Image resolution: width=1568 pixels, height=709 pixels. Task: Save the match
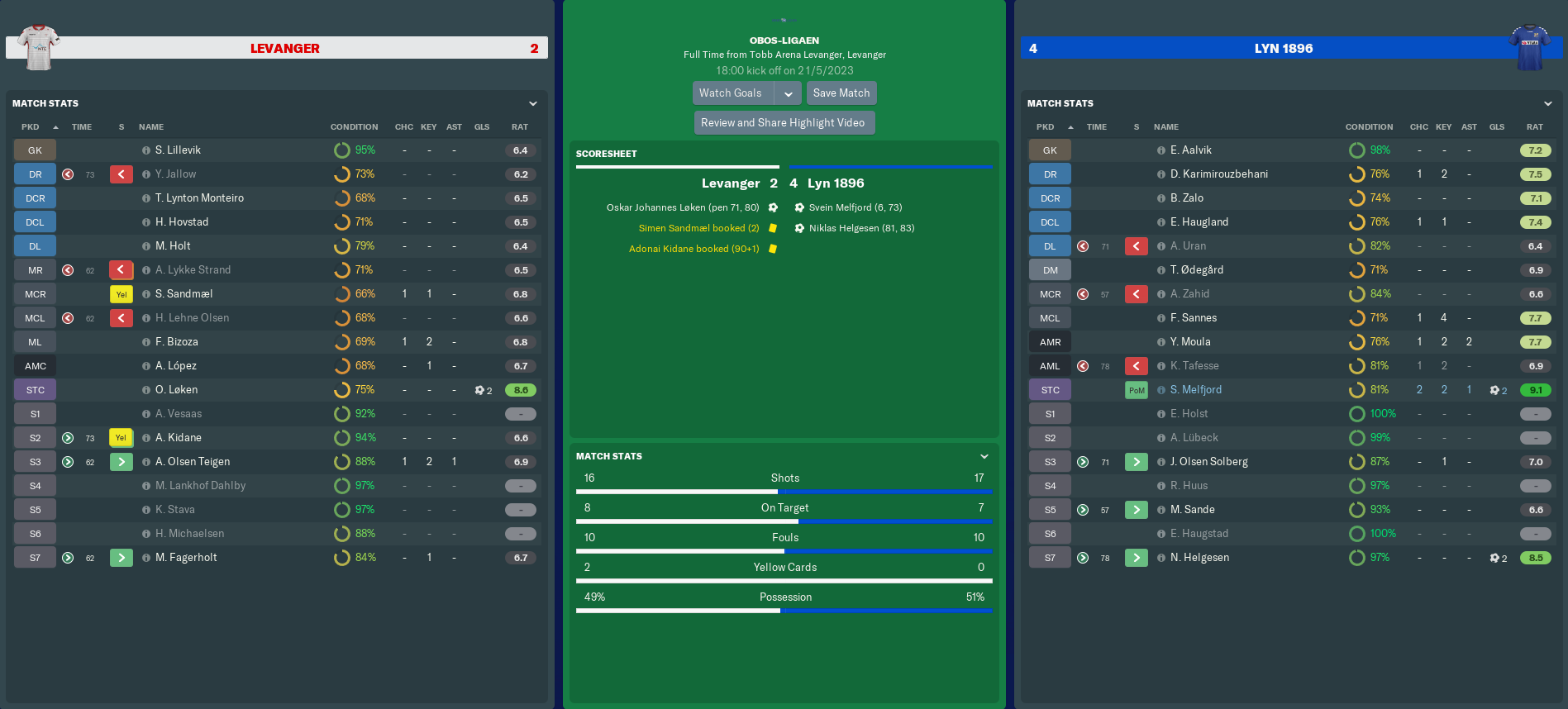(x=841, y=93)
